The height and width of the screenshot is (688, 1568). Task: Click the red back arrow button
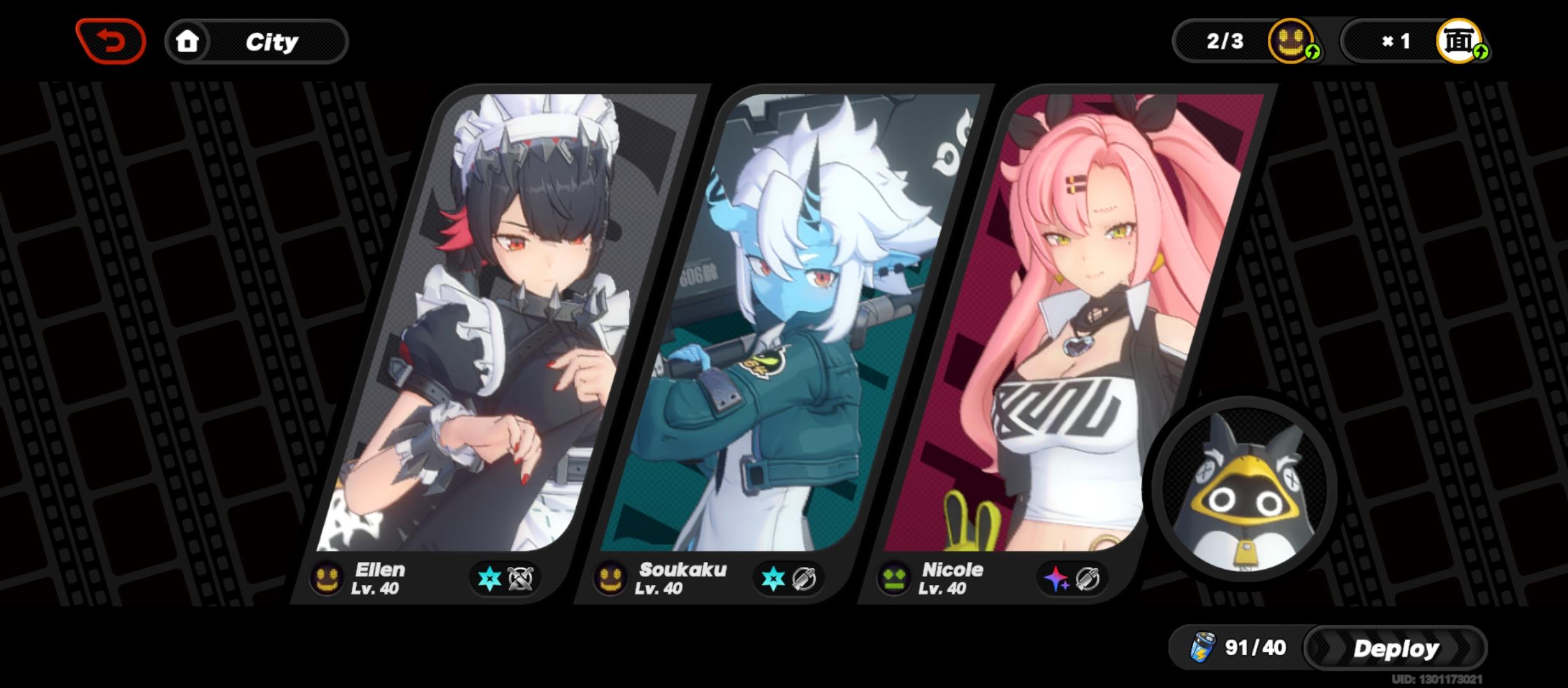[x=110, y=40]
